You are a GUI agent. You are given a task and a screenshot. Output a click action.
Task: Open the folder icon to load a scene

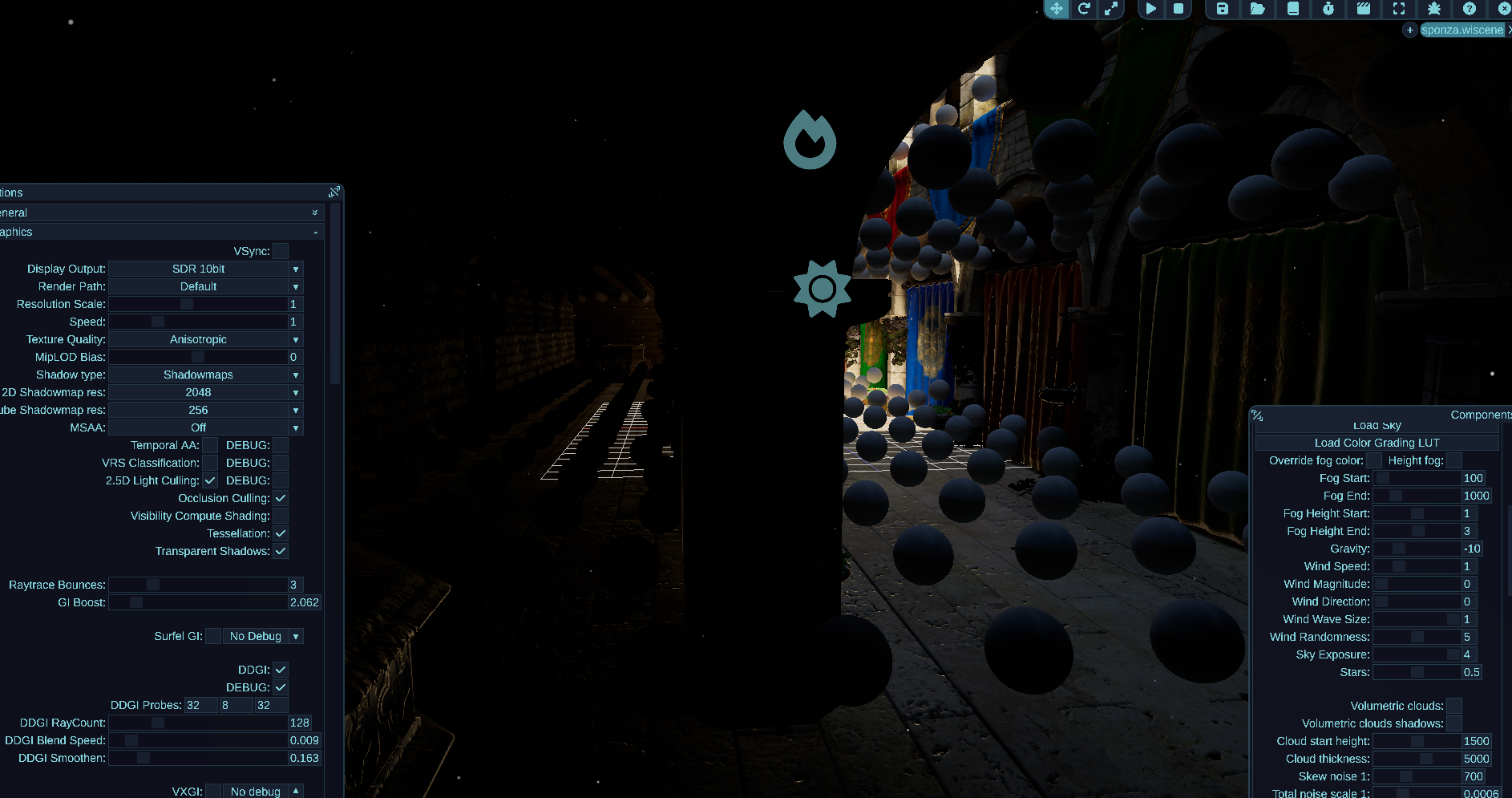tap(1259, 9)
